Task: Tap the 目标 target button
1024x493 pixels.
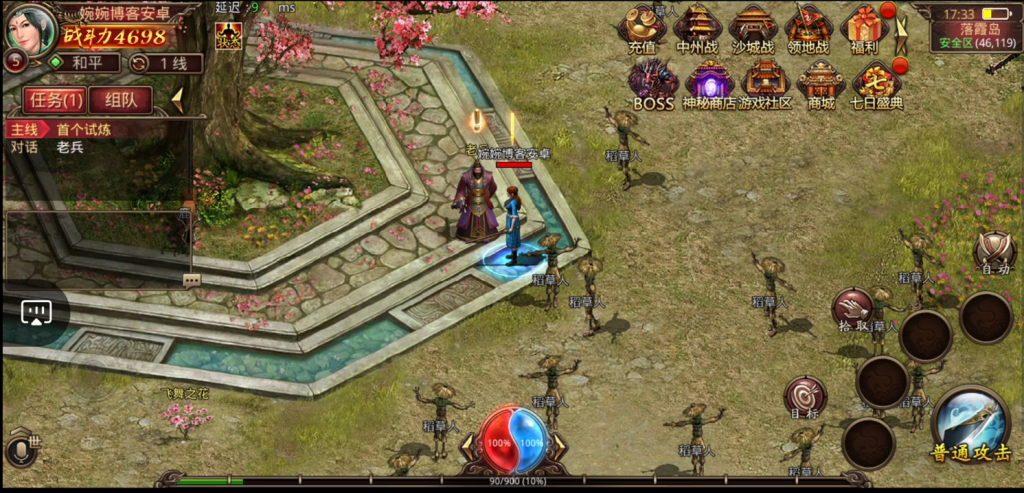Action: coord(805,396)
